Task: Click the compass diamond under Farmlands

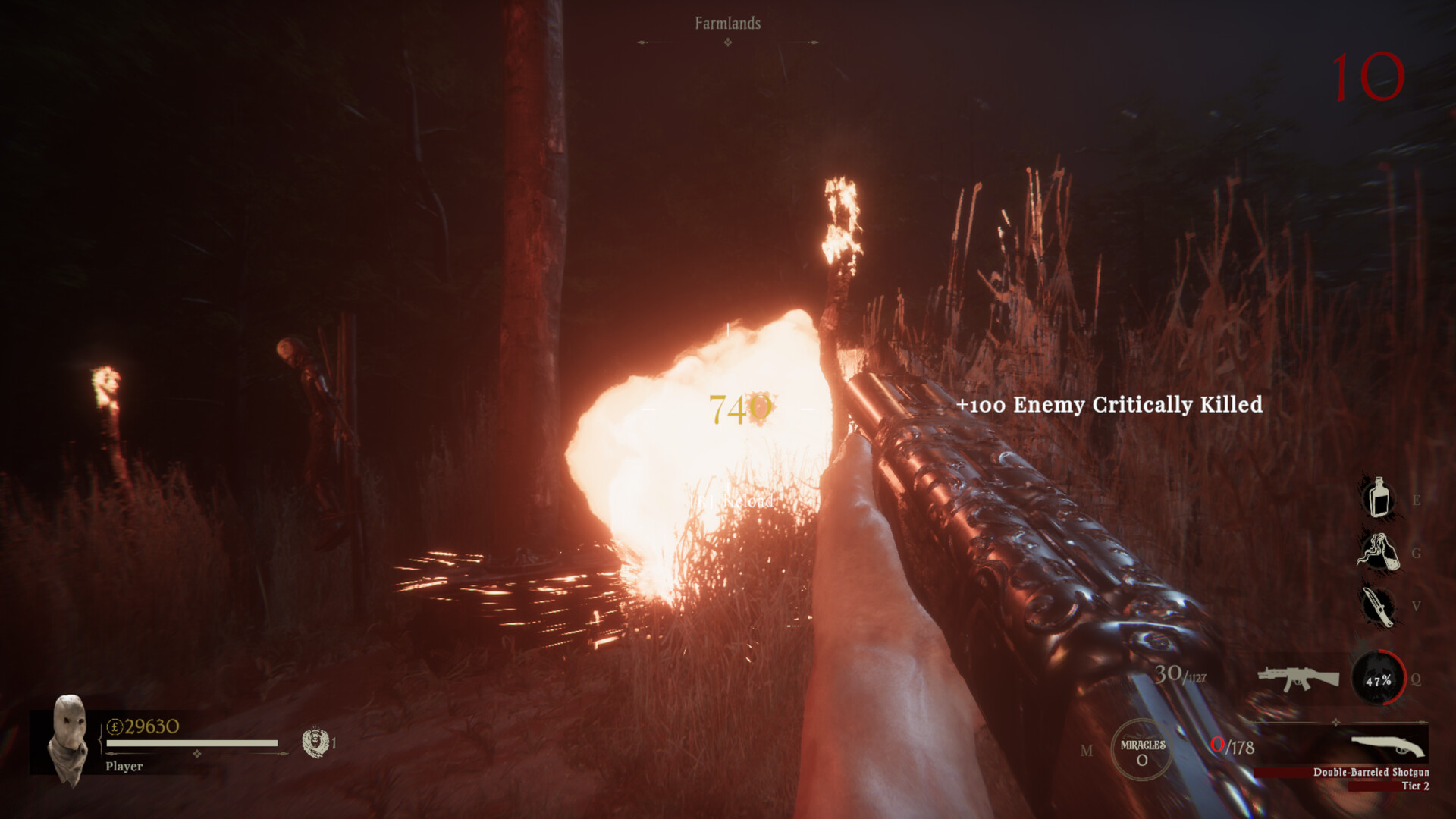Action: [726, 43]
